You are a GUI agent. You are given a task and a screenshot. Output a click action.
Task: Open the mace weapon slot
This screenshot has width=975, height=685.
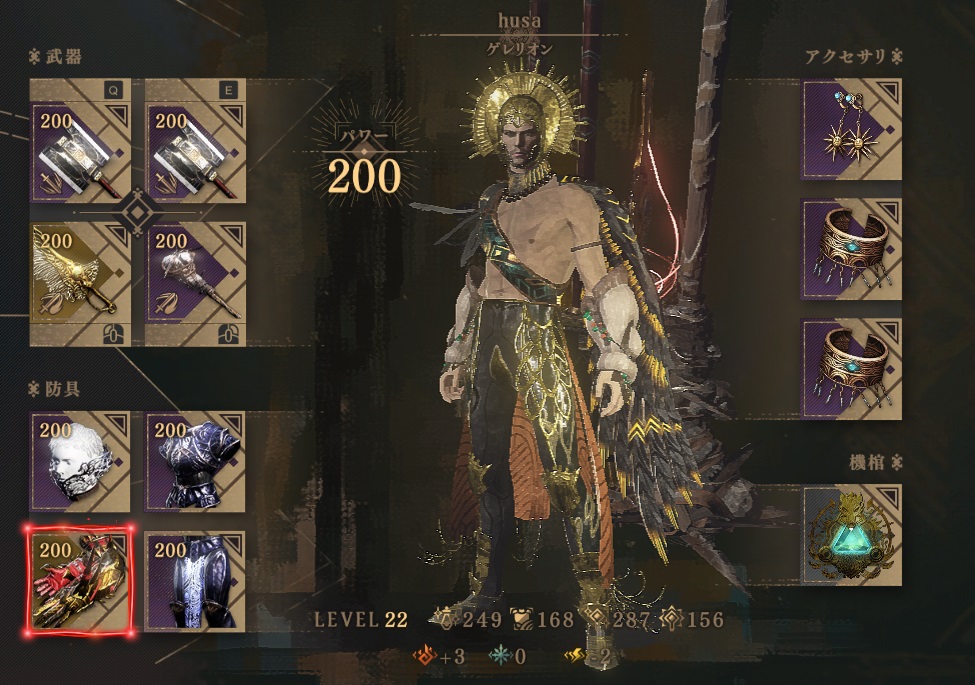click(196, 284)
